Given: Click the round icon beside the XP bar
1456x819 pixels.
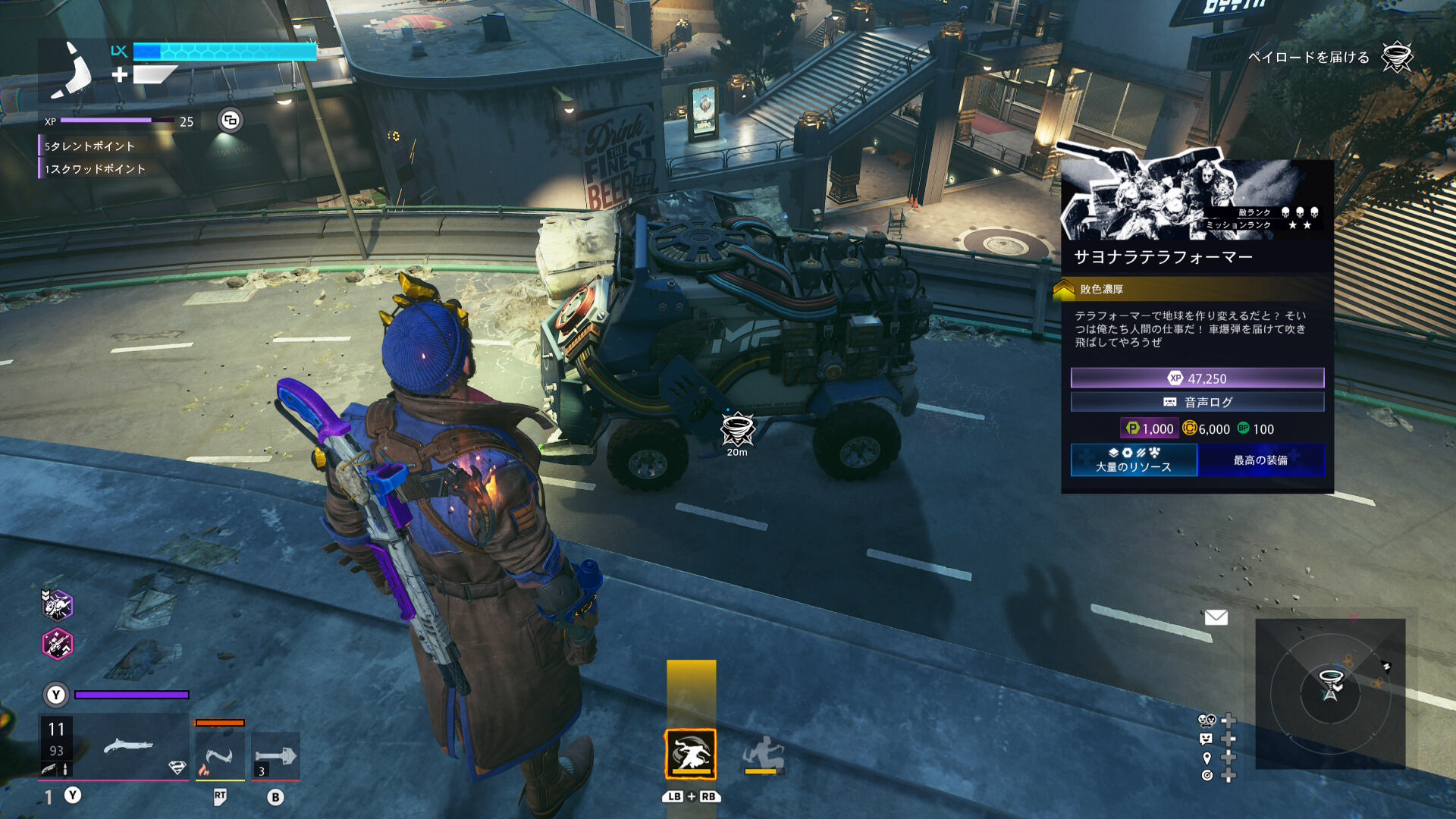Looking at the screenshot, I should pos(231,121).
